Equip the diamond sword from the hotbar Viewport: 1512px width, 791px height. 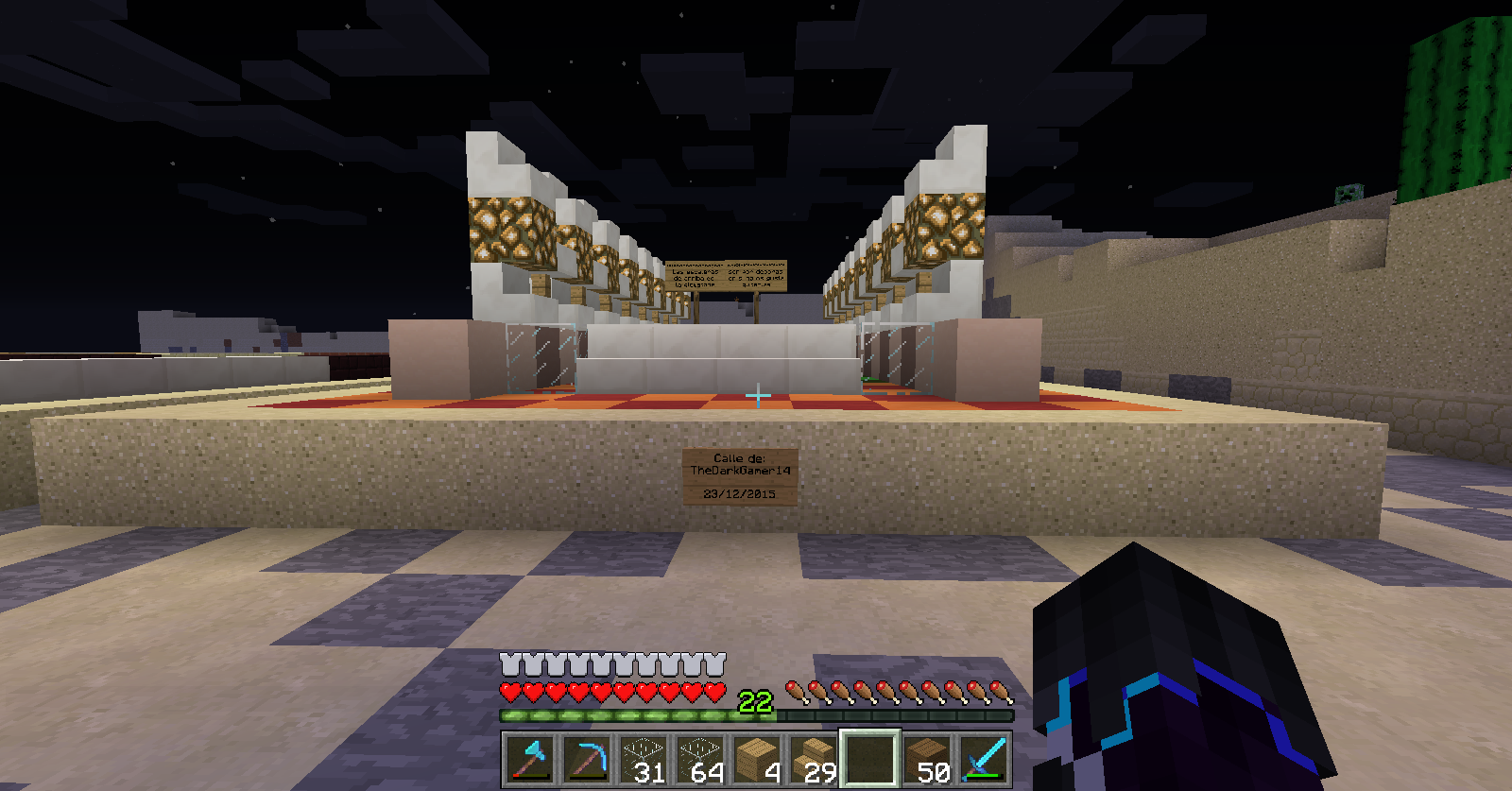984,759
